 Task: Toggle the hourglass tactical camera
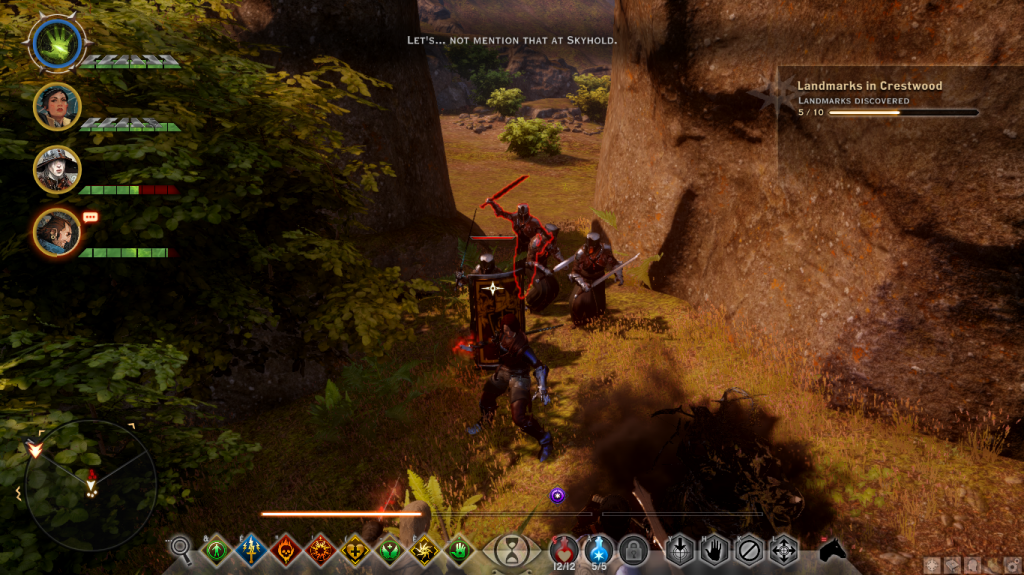512,549
